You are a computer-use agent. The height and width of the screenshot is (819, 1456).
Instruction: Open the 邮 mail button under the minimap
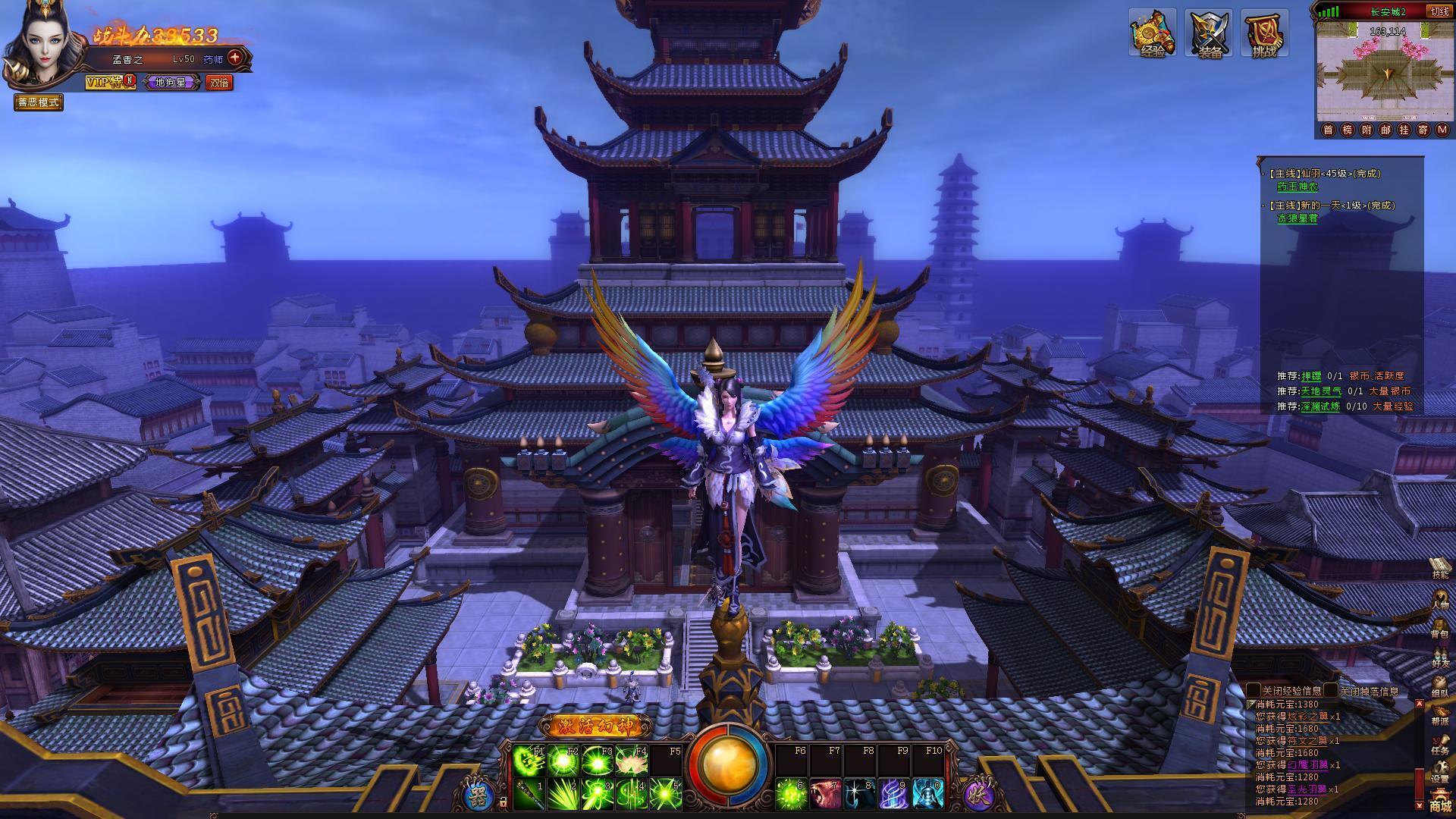pos(1385,130)
